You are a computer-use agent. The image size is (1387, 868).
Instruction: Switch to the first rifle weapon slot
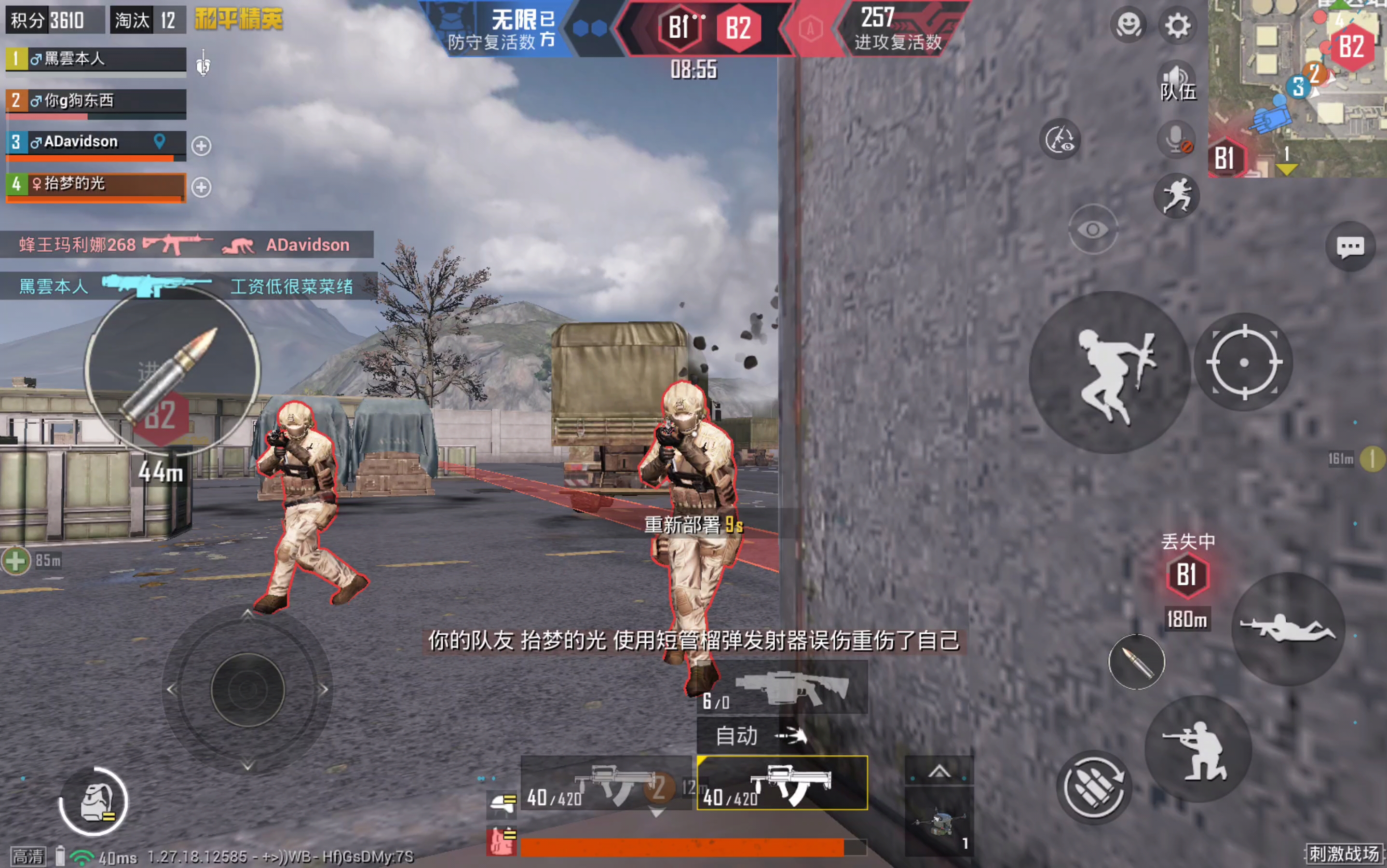[606, 784]
